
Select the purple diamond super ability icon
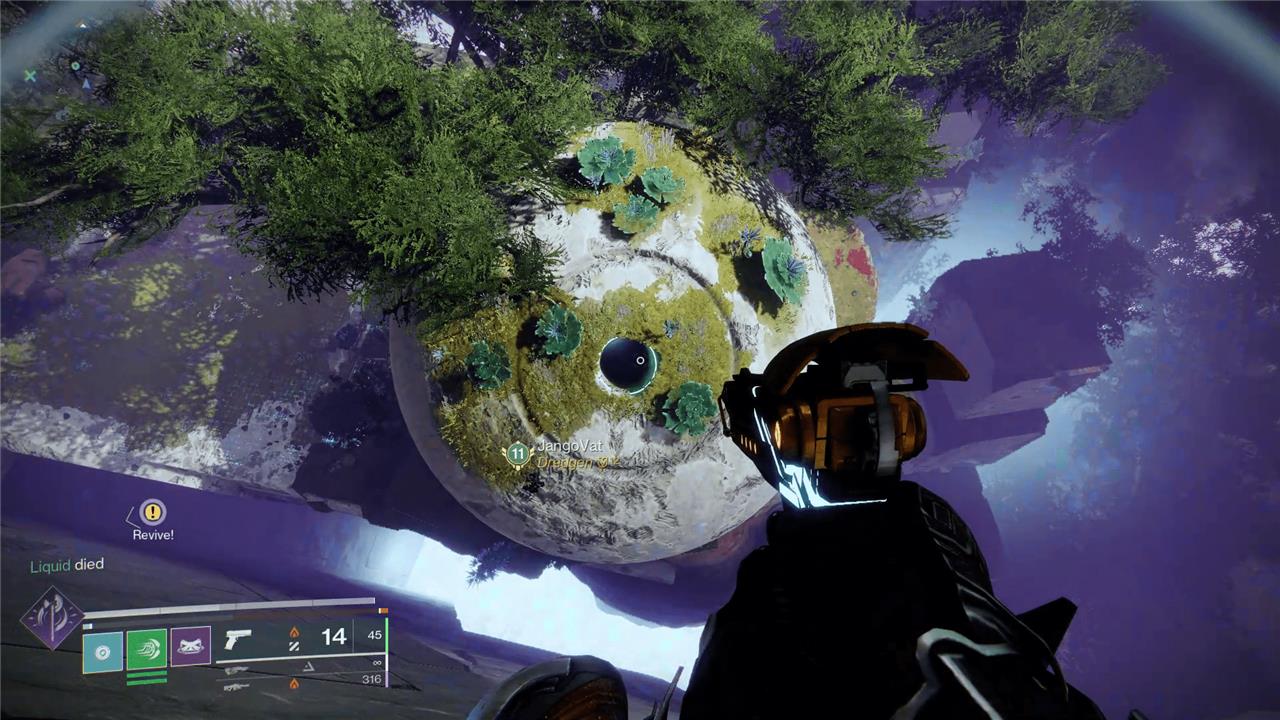(51, 617)
